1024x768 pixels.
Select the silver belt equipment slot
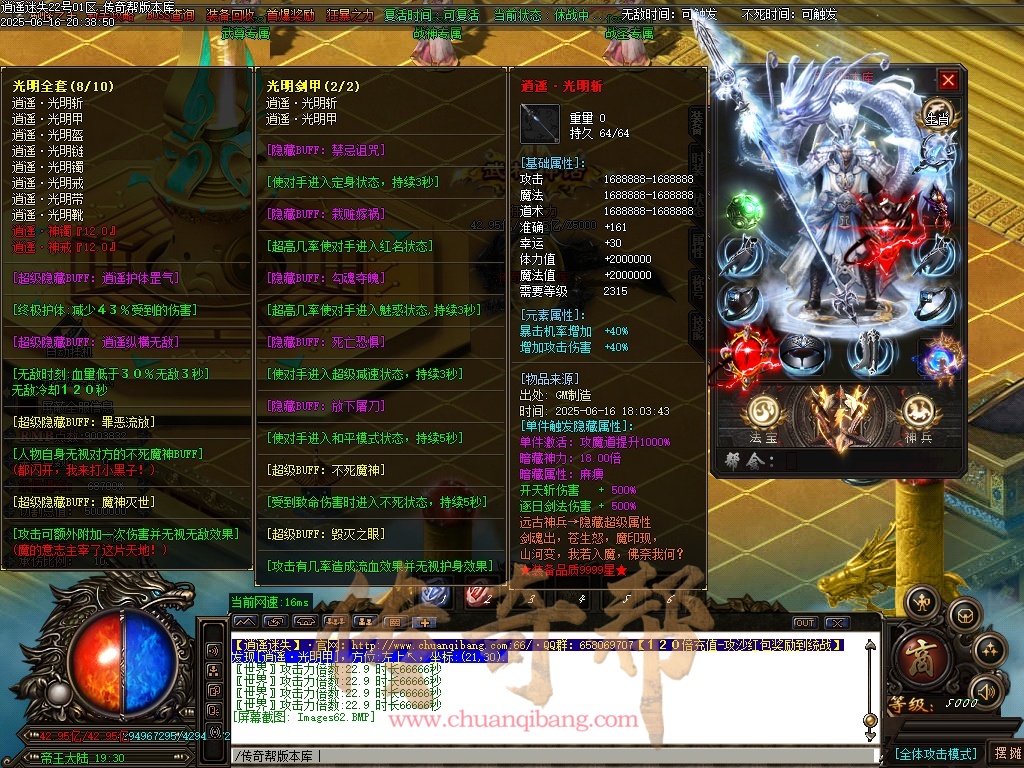pyautogui.click(x=802, y=351)
